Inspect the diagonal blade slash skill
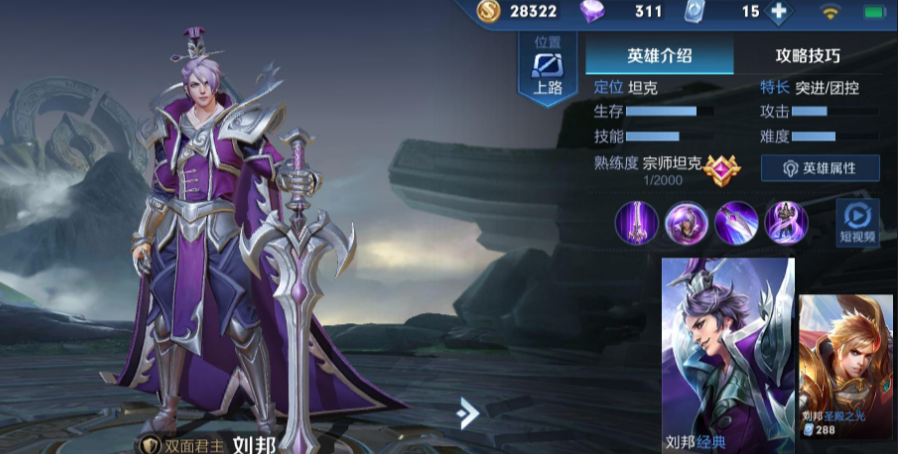898x454 pixels. (736, 222)
